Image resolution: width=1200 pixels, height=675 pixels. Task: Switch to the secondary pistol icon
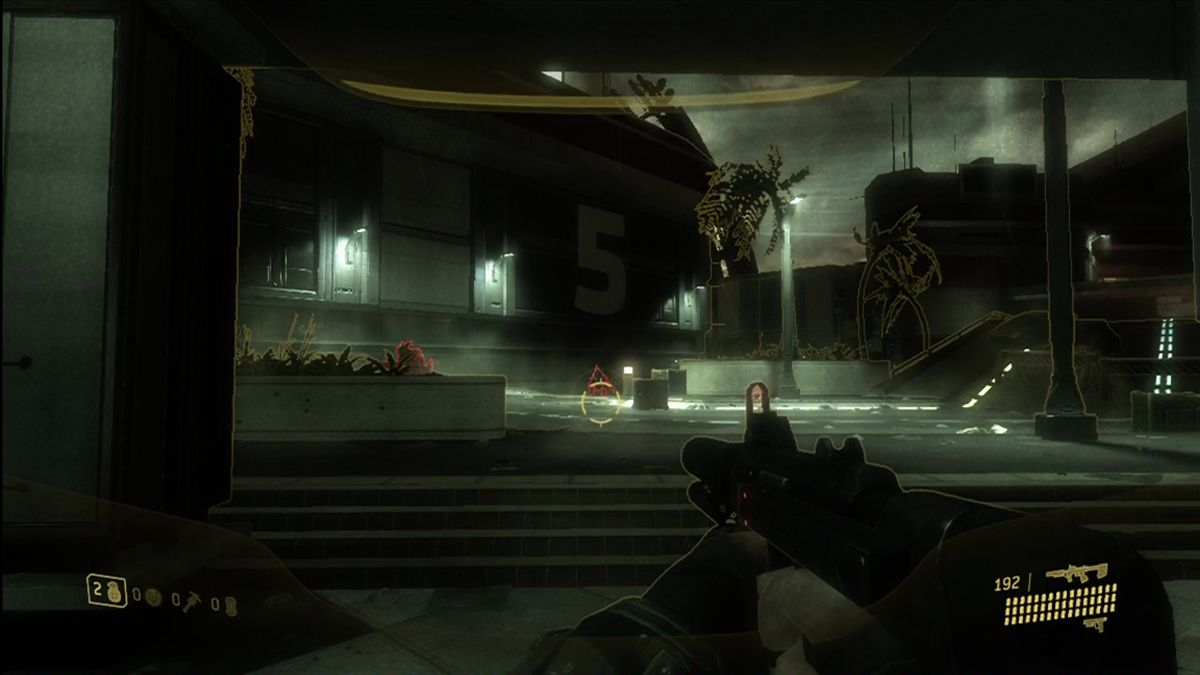pyautogui.click(x=1099, y=624)
